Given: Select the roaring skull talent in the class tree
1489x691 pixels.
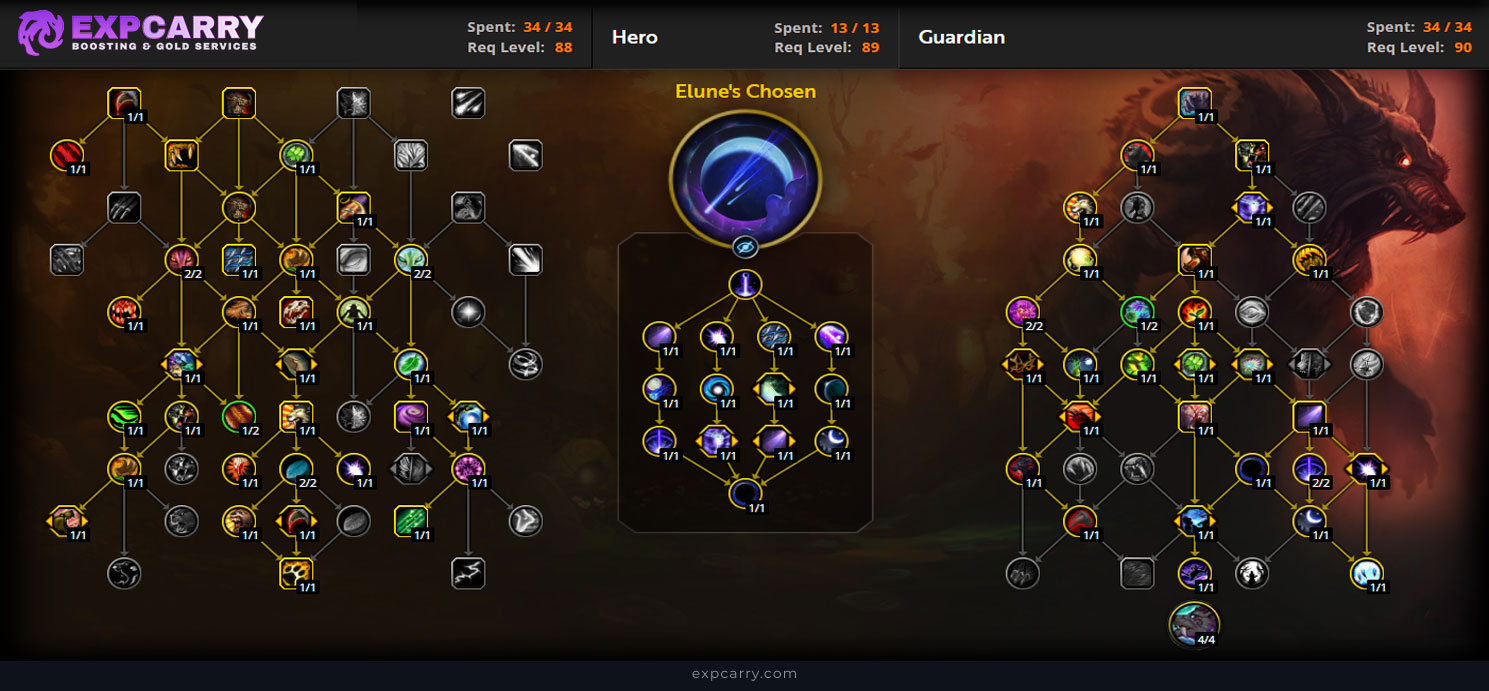Looking at the screenshot, I should coord(296,311).
